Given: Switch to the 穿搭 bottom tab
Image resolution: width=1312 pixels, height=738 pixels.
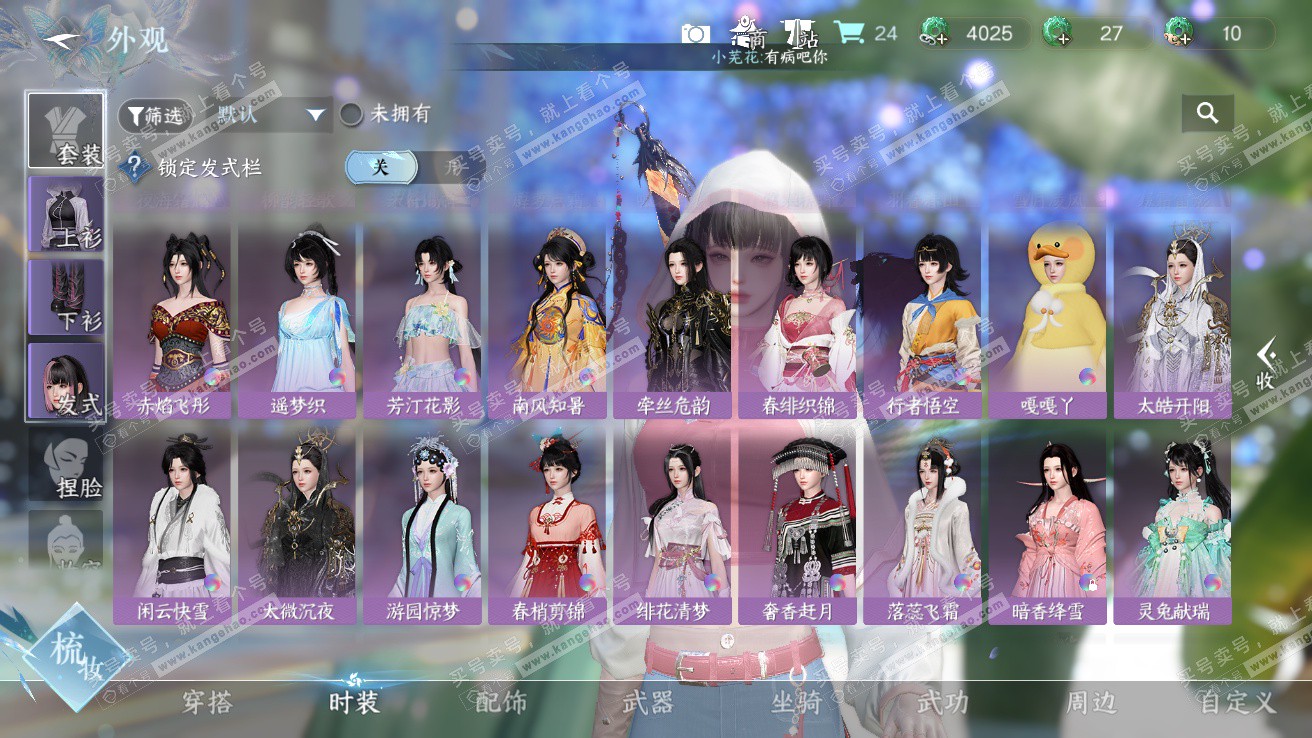Looking at the screenshot, I should point(208,702).
